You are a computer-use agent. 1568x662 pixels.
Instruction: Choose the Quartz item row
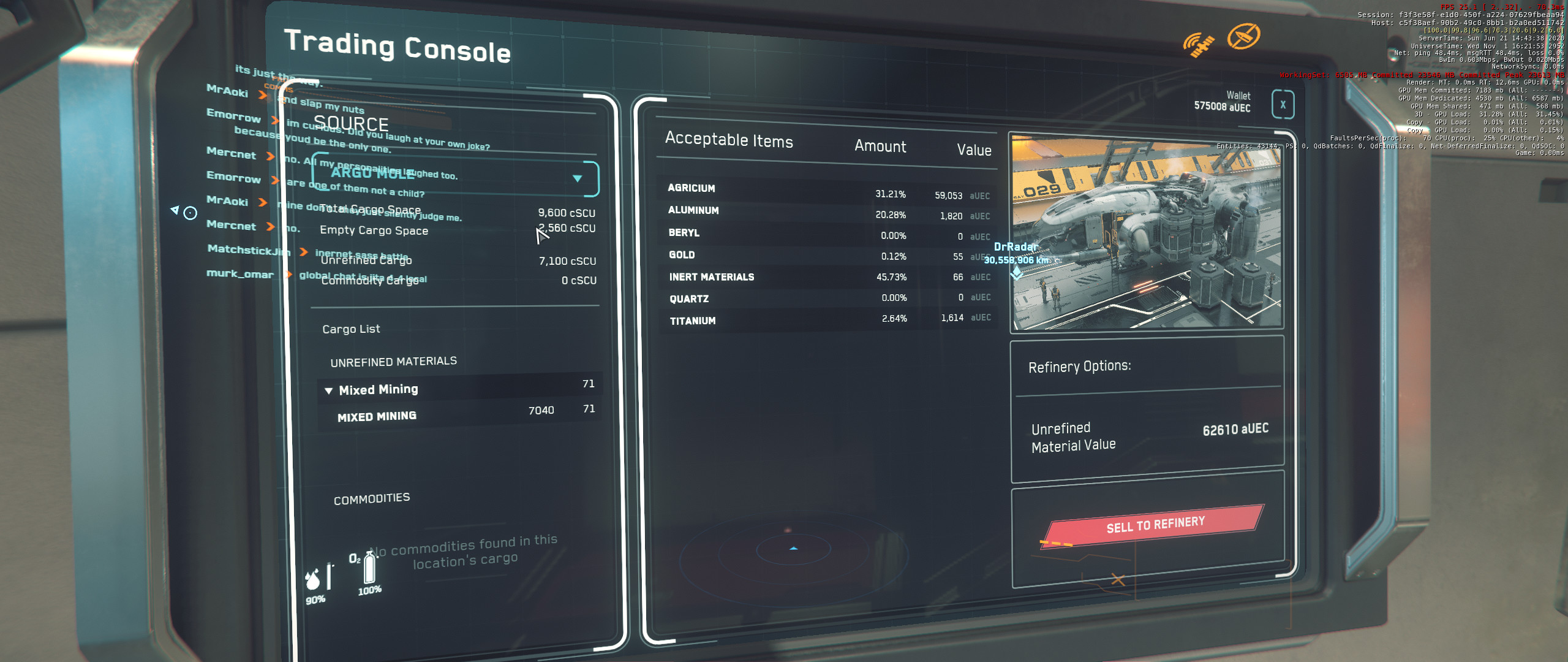tap(827, 298)
